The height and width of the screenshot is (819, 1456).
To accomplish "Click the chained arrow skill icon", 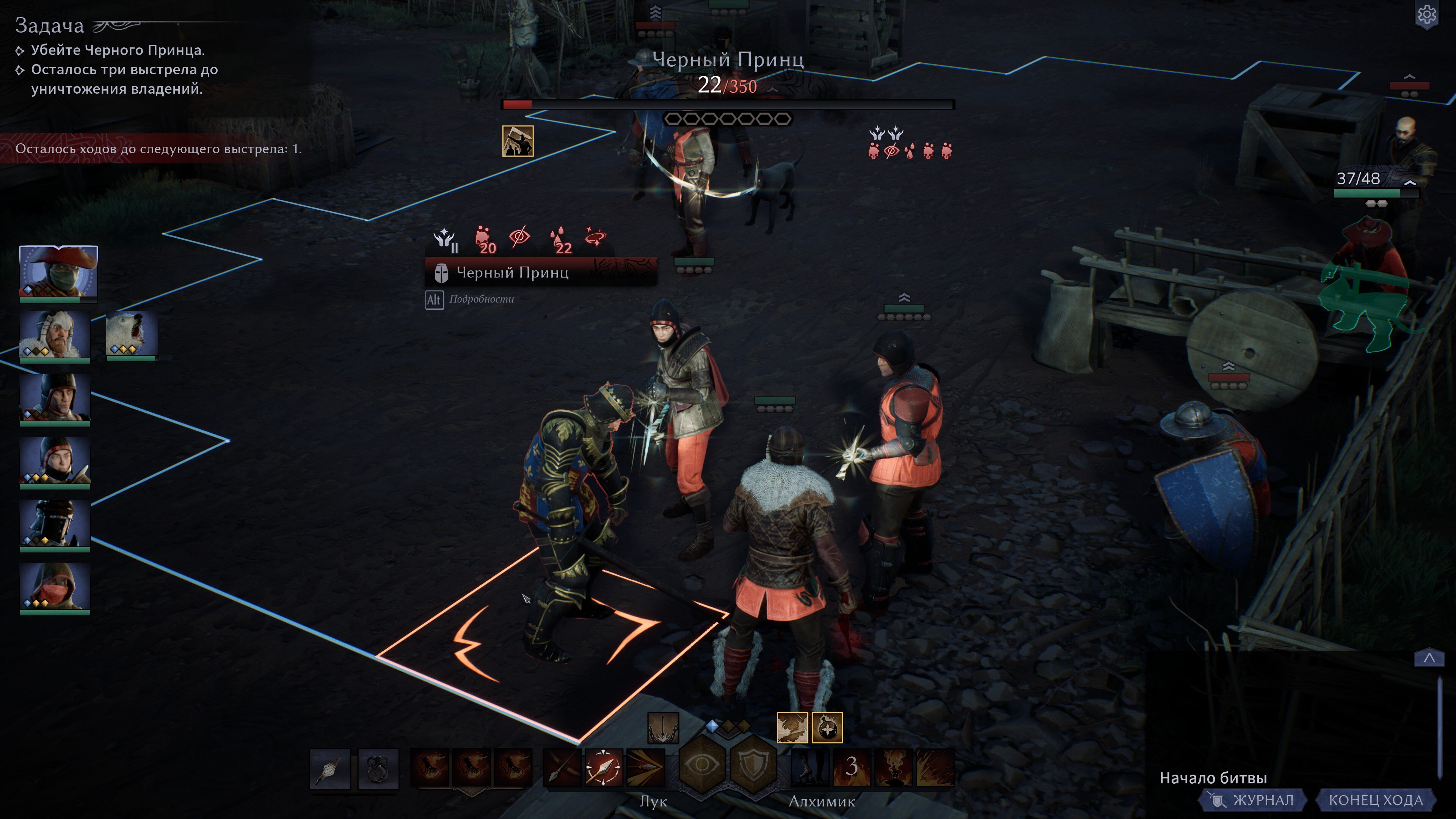I will point(663,728).
